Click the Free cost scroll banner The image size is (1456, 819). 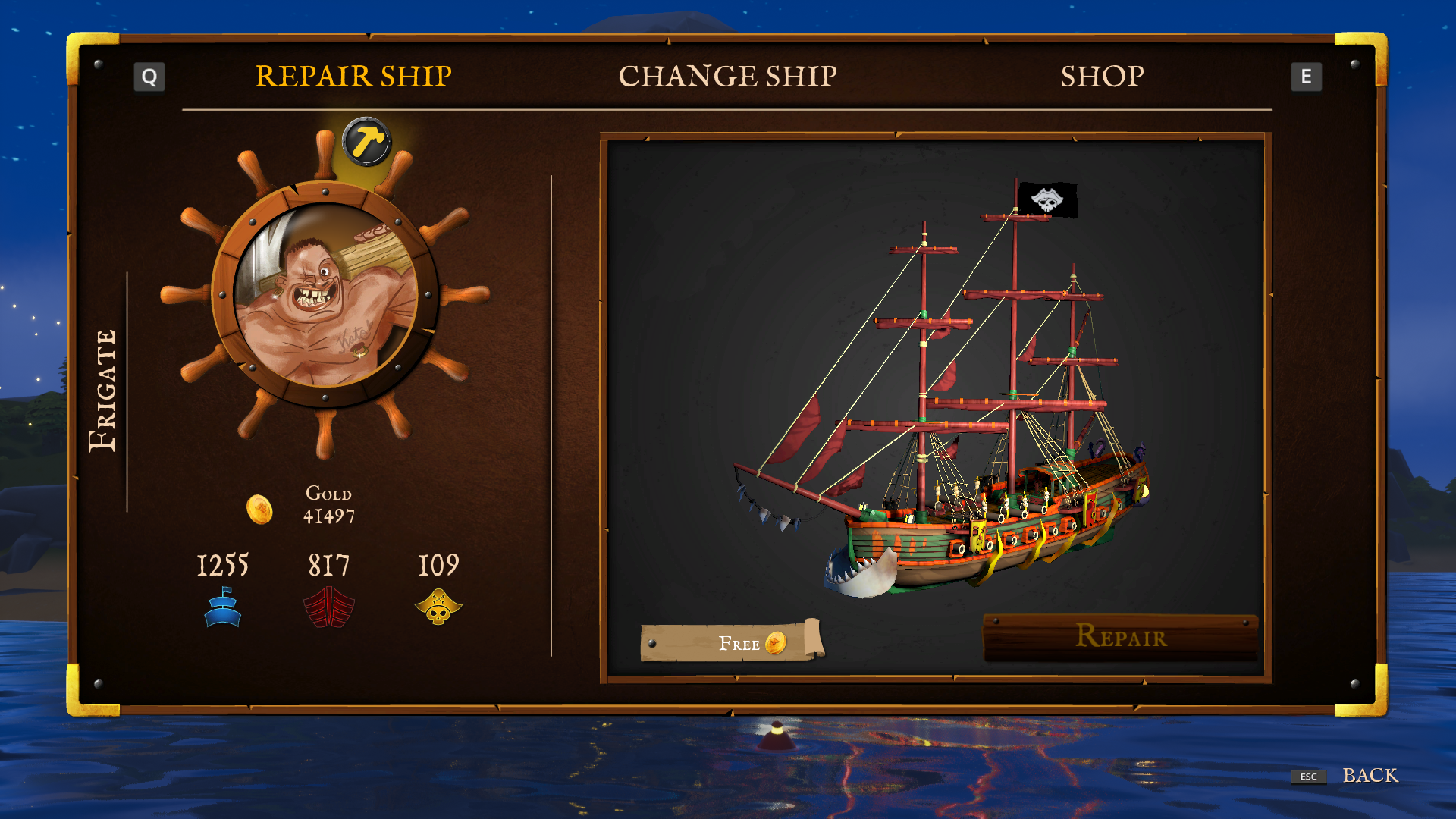point(732,644)
